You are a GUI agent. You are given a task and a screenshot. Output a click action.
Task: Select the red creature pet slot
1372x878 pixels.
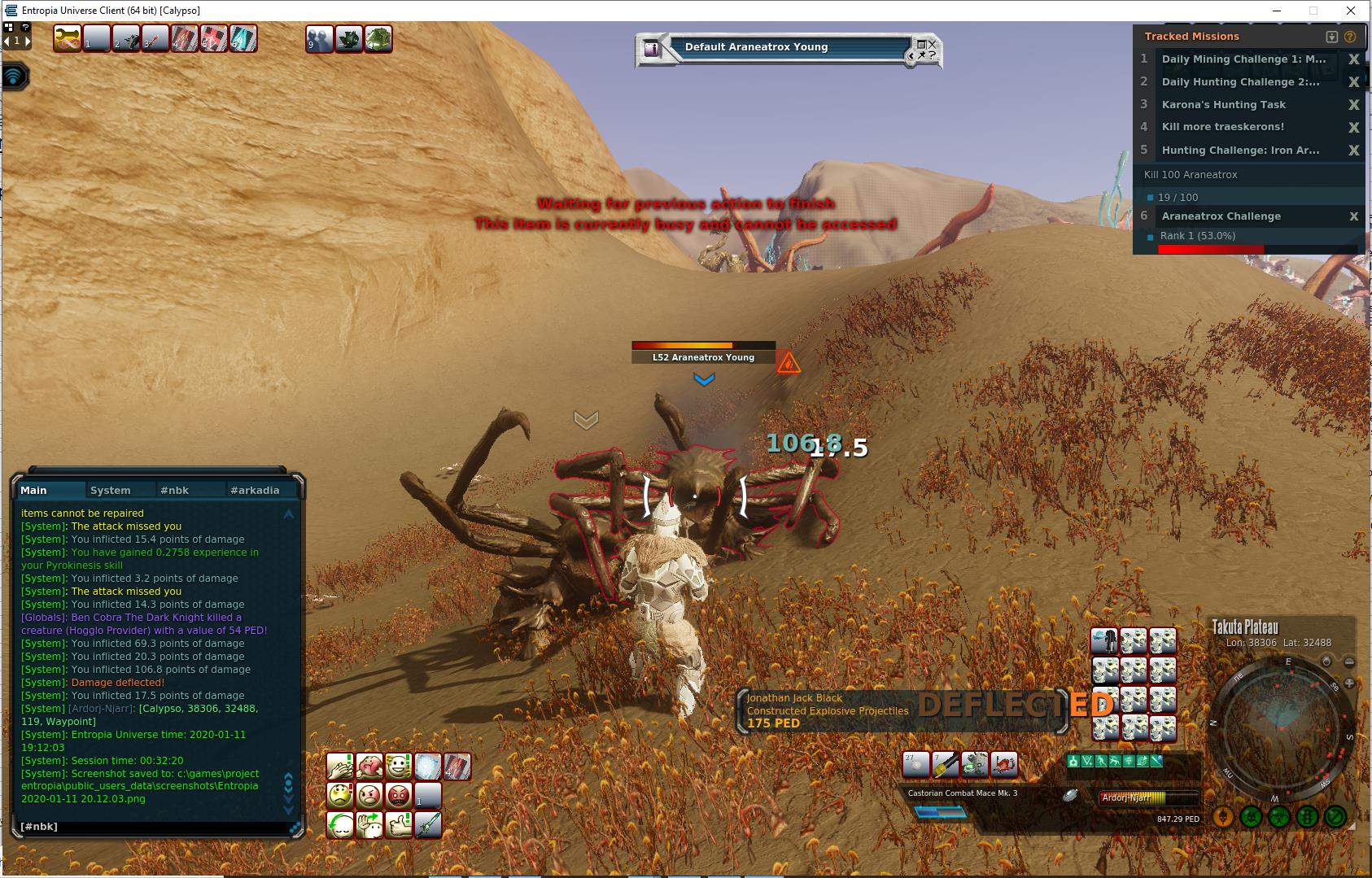(x=1003, y=764)
